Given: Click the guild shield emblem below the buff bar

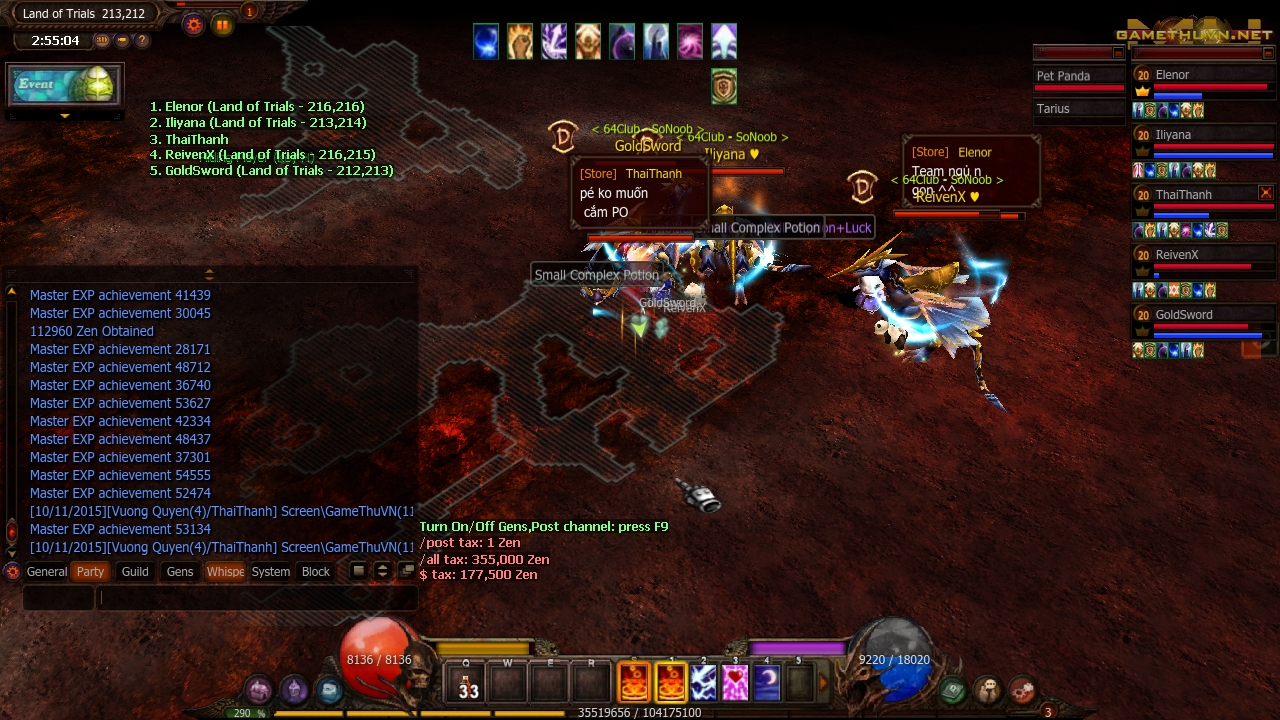Looking at the screenshot, I should [x=723, y=88].
